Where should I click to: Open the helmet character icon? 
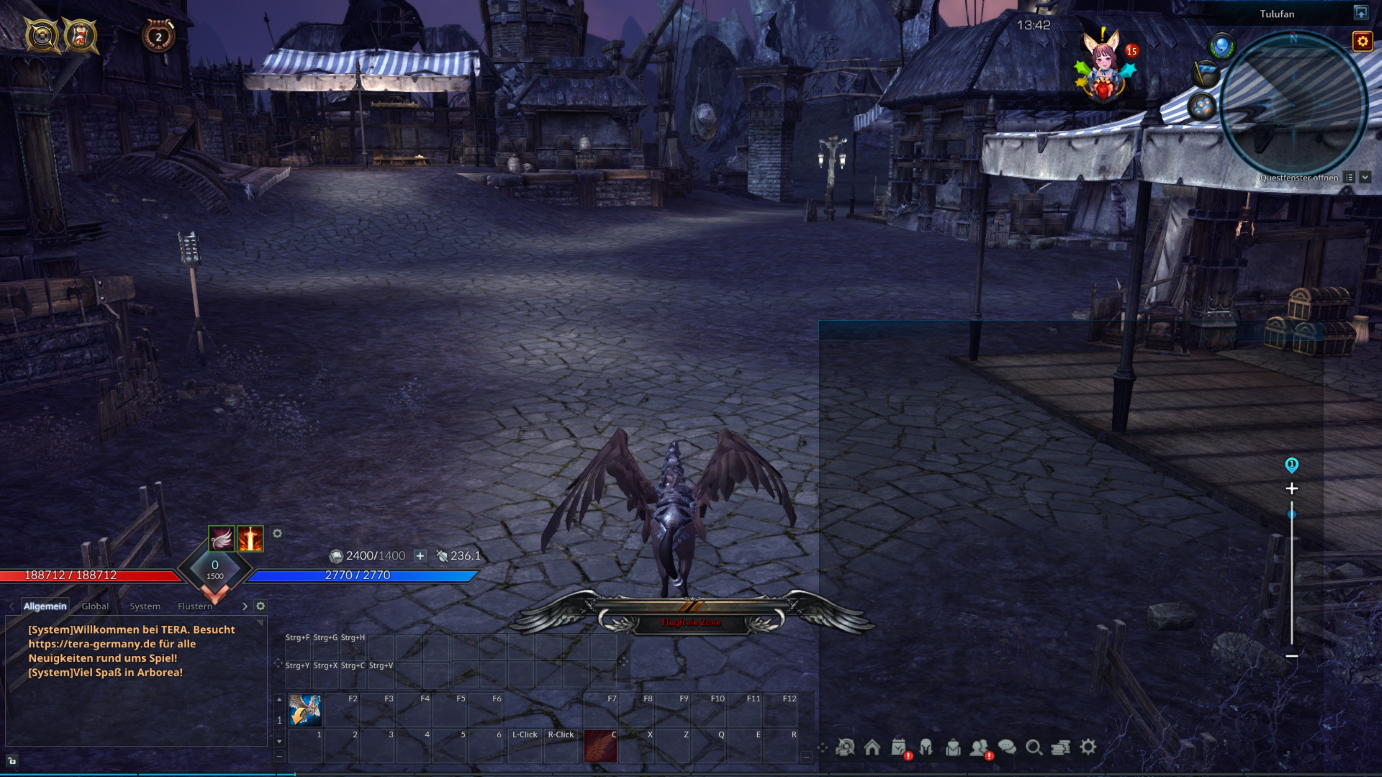[926, 747]
